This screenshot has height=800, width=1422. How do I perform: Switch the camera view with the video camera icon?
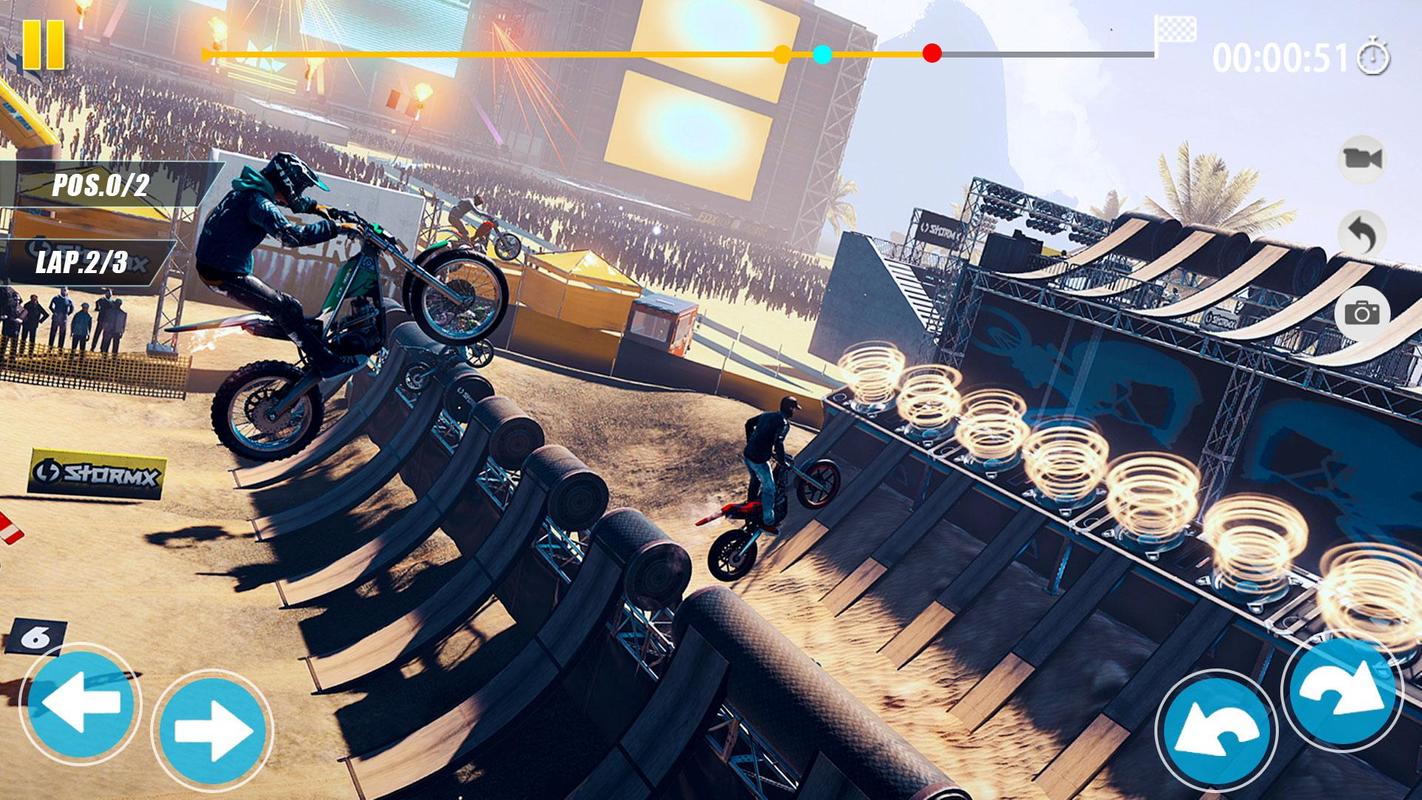(x=1362, y=158)
